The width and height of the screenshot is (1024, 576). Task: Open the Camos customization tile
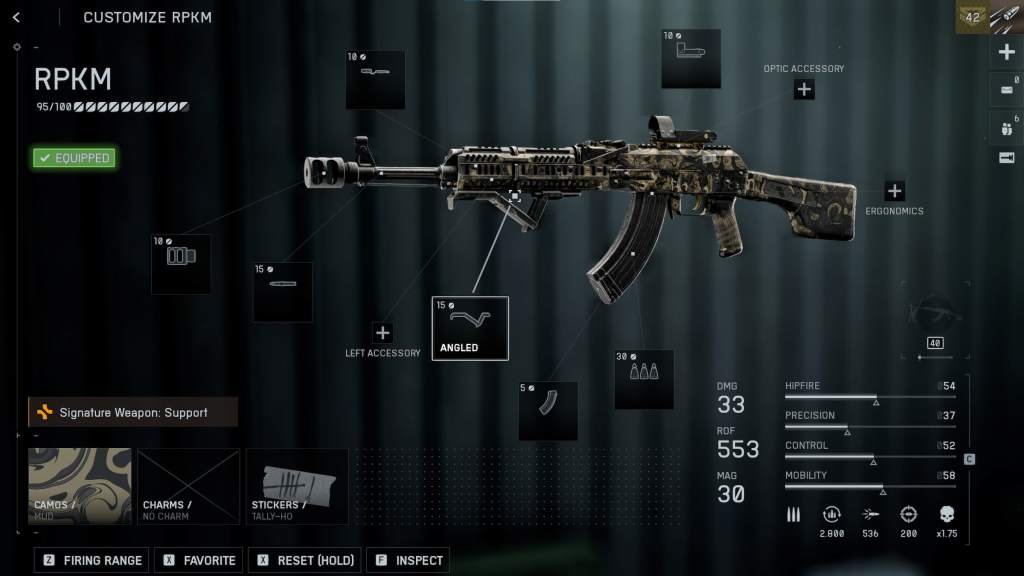pos(80,486)
